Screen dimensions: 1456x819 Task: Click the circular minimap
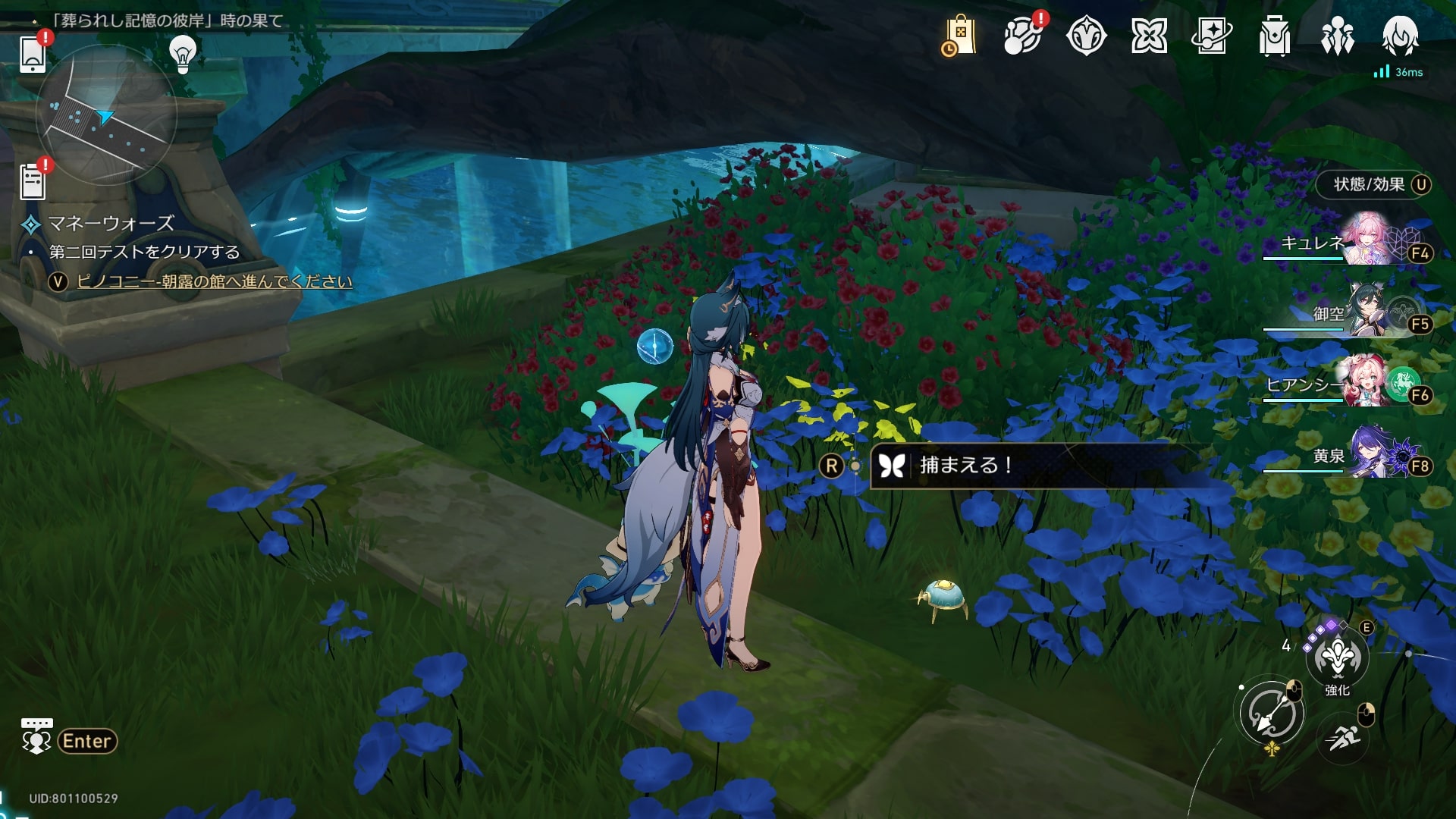point(106,115)
